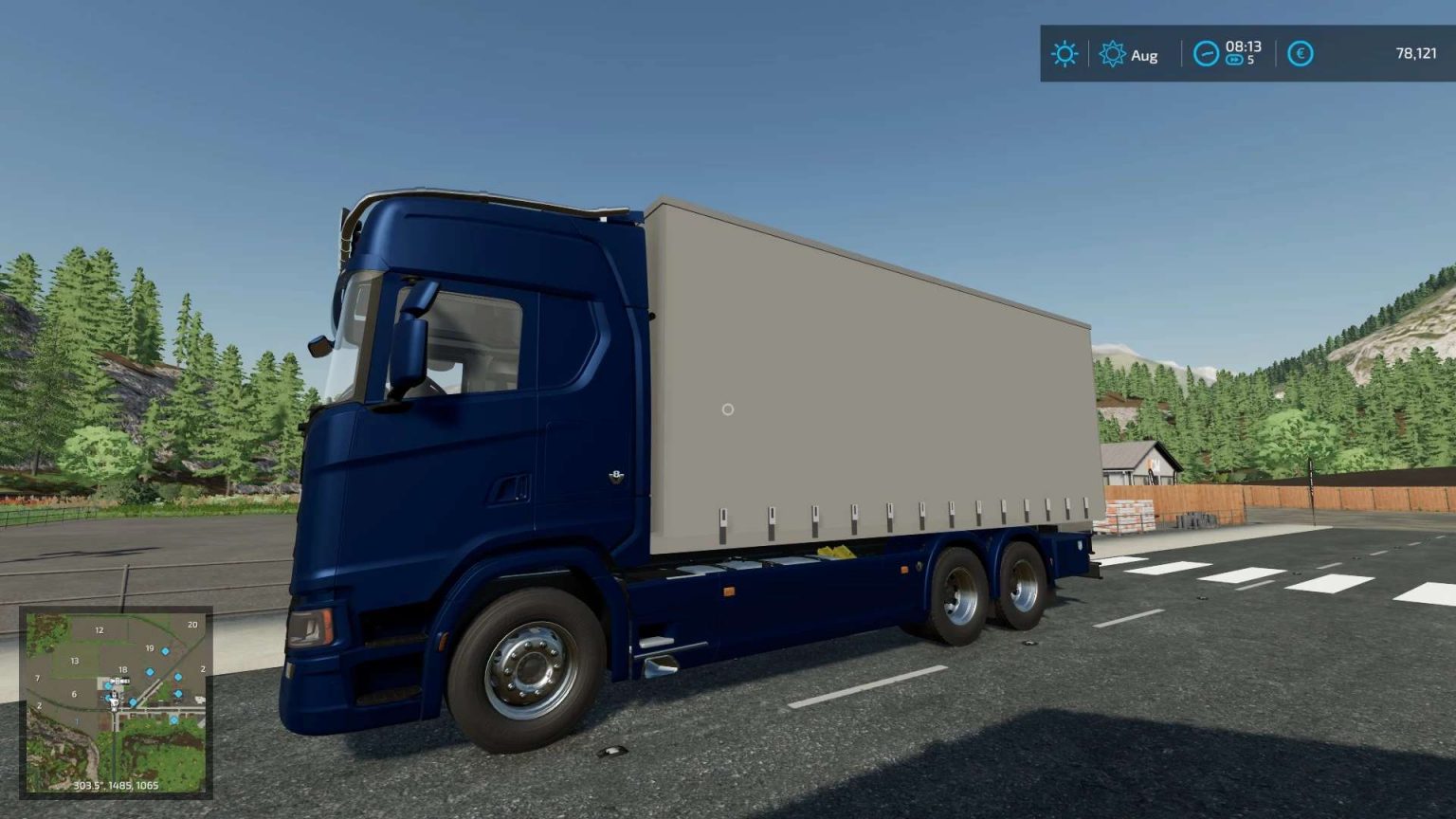Image resolution: width=1456 pixels, height=819 pixels.
Task: Click the weather forecast sun icon
Action: (1065, 54)
